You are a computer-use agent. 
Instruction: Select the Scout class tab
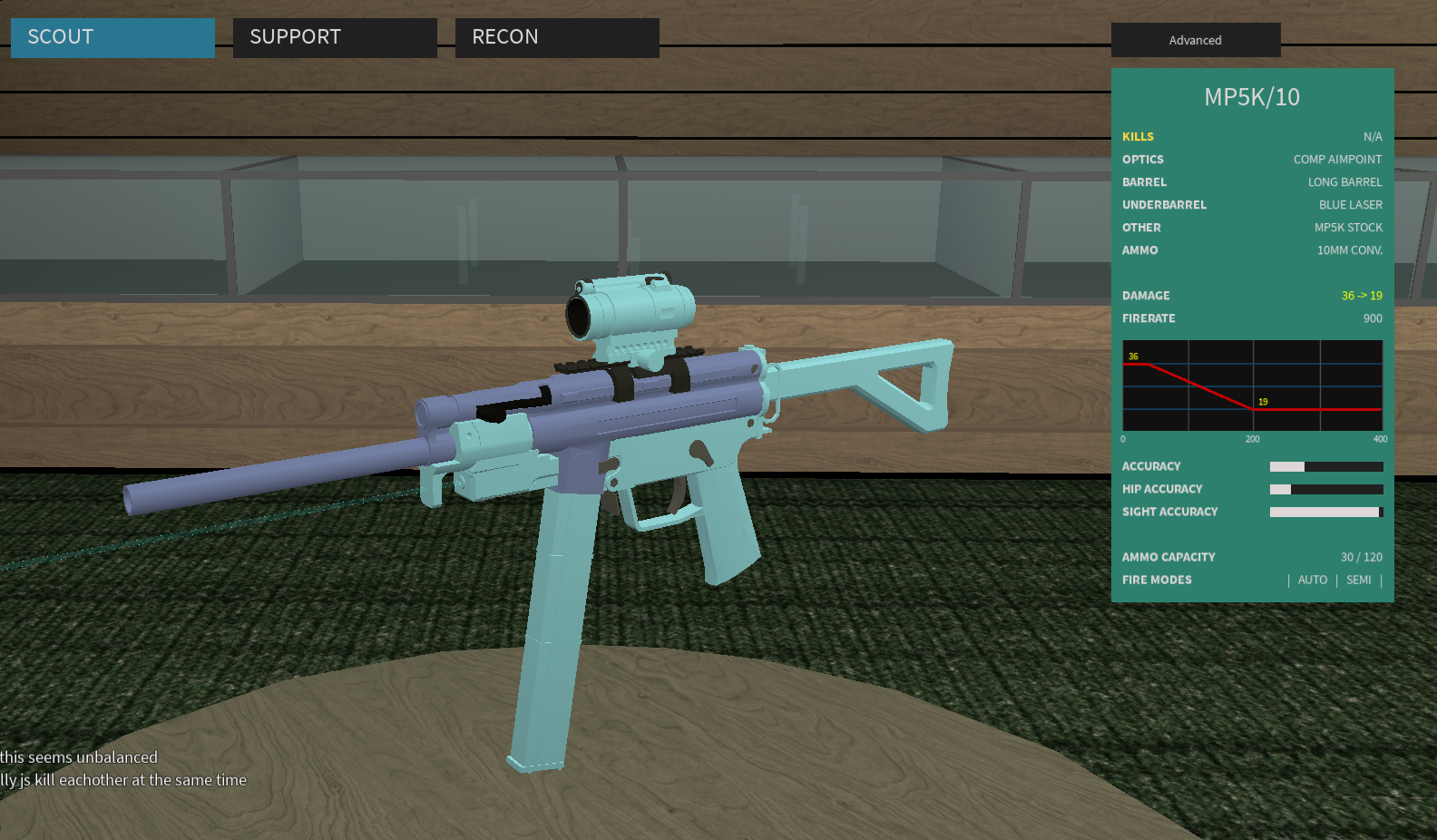tap(112, 37)
